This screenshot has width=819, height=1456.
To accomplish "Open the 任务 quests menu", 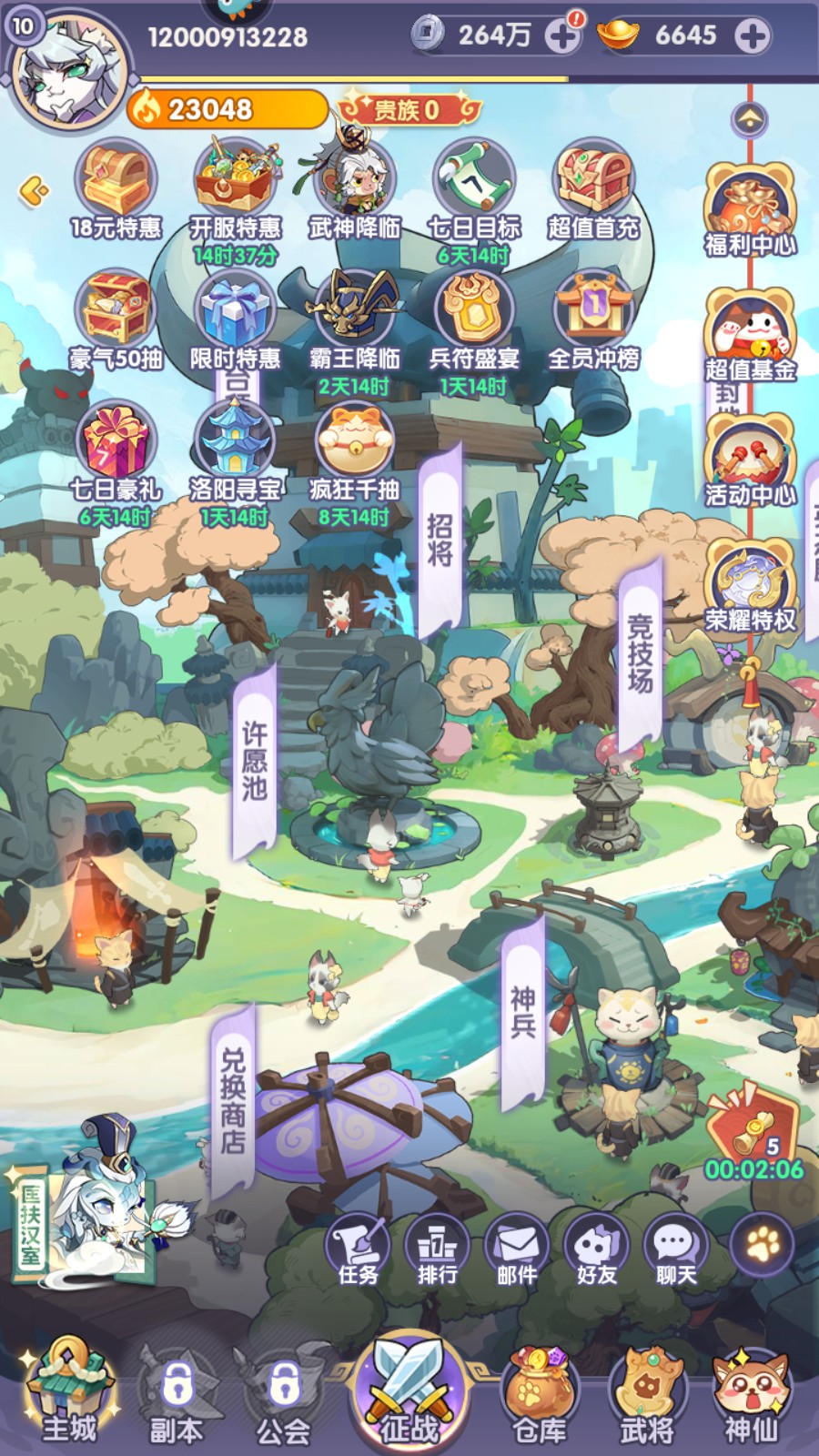I will pyautogui.click(x=358, y=1249).
